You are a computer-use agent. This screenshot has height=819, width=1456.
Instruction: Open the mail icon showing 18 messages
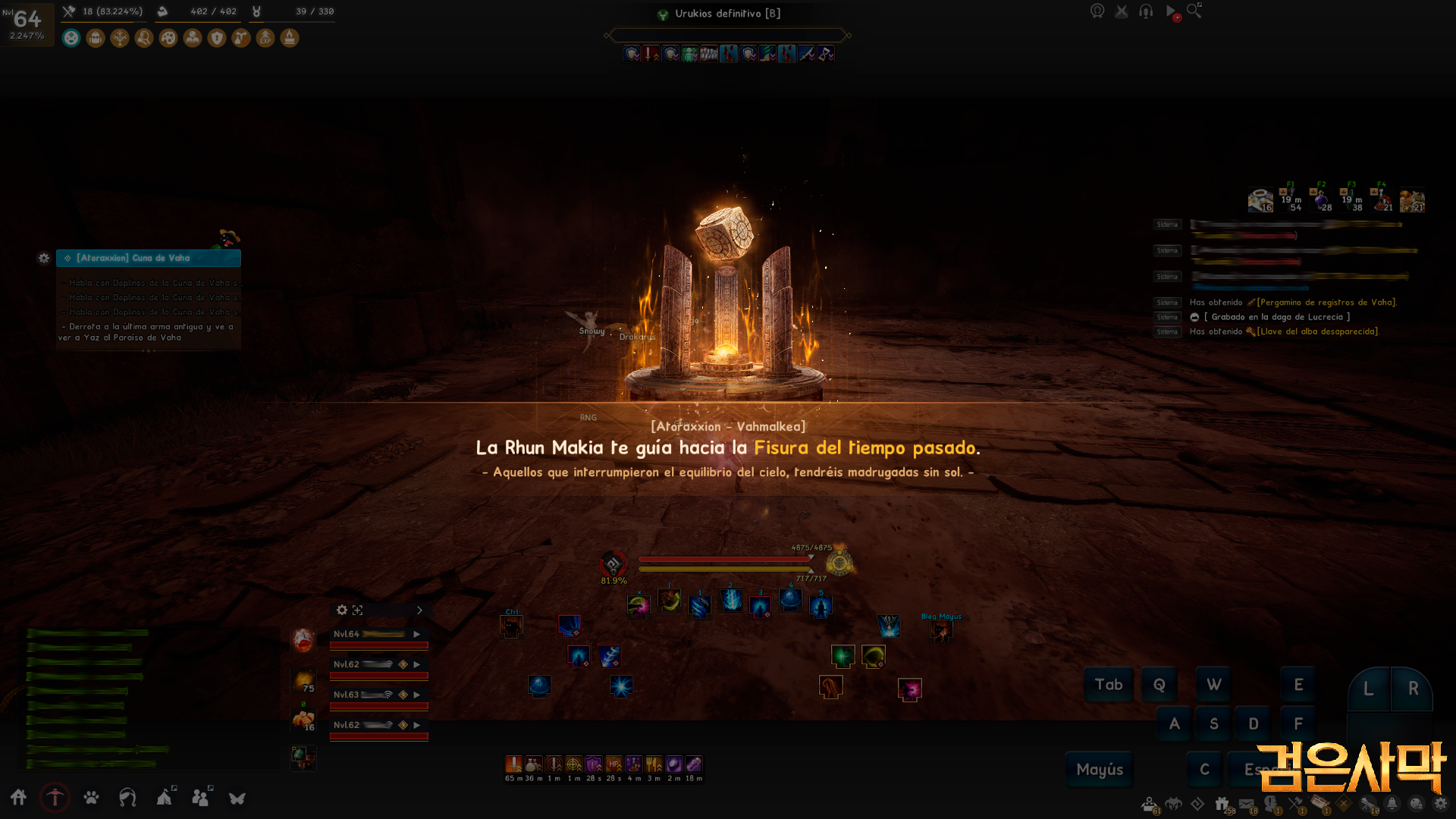coord(1246,802)
